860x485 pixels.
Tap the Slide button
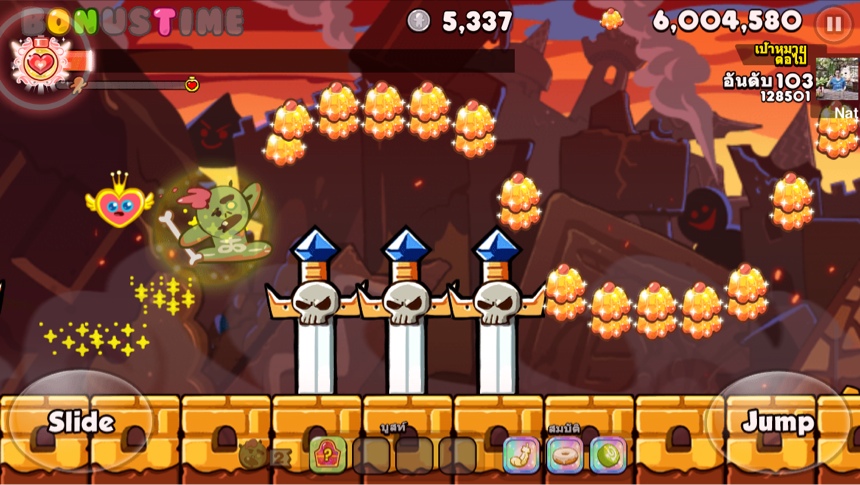point(80,421)
